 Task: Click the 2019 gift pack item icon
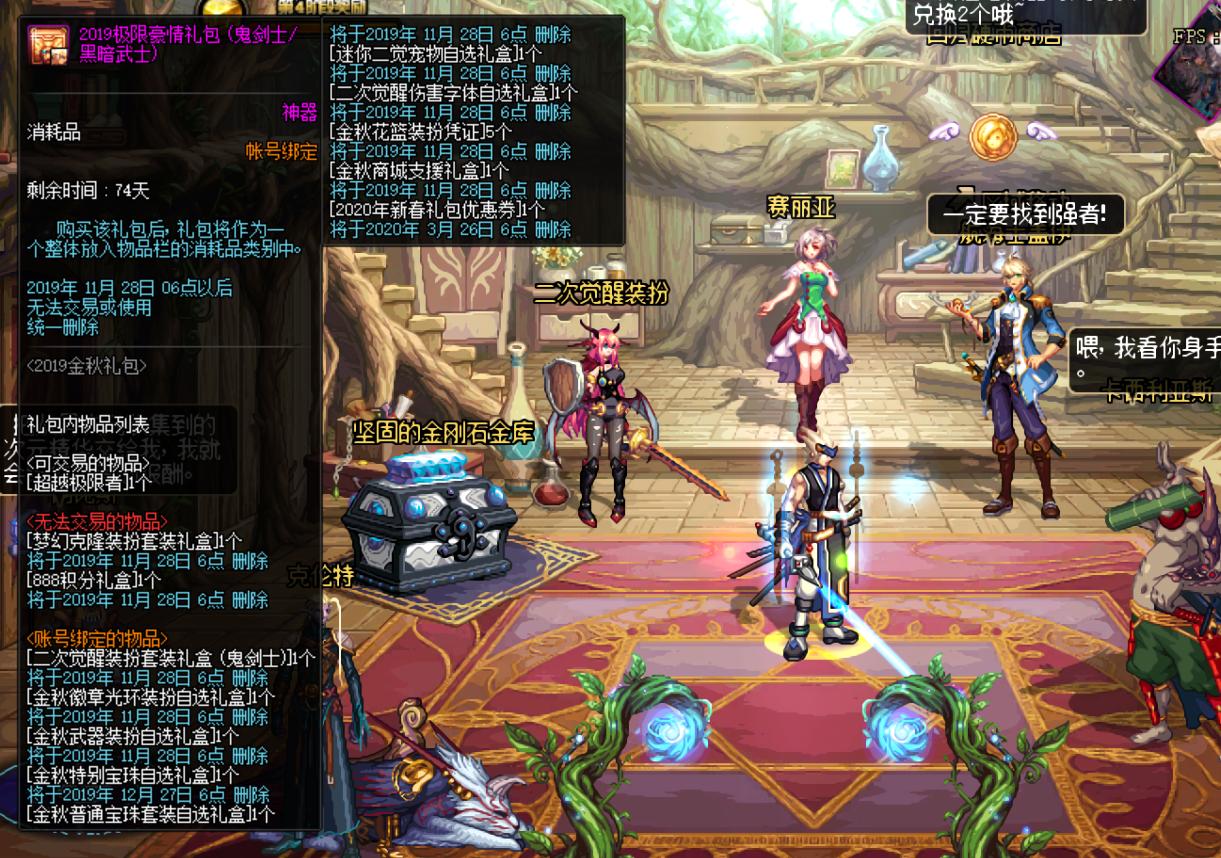pos(49,45)
